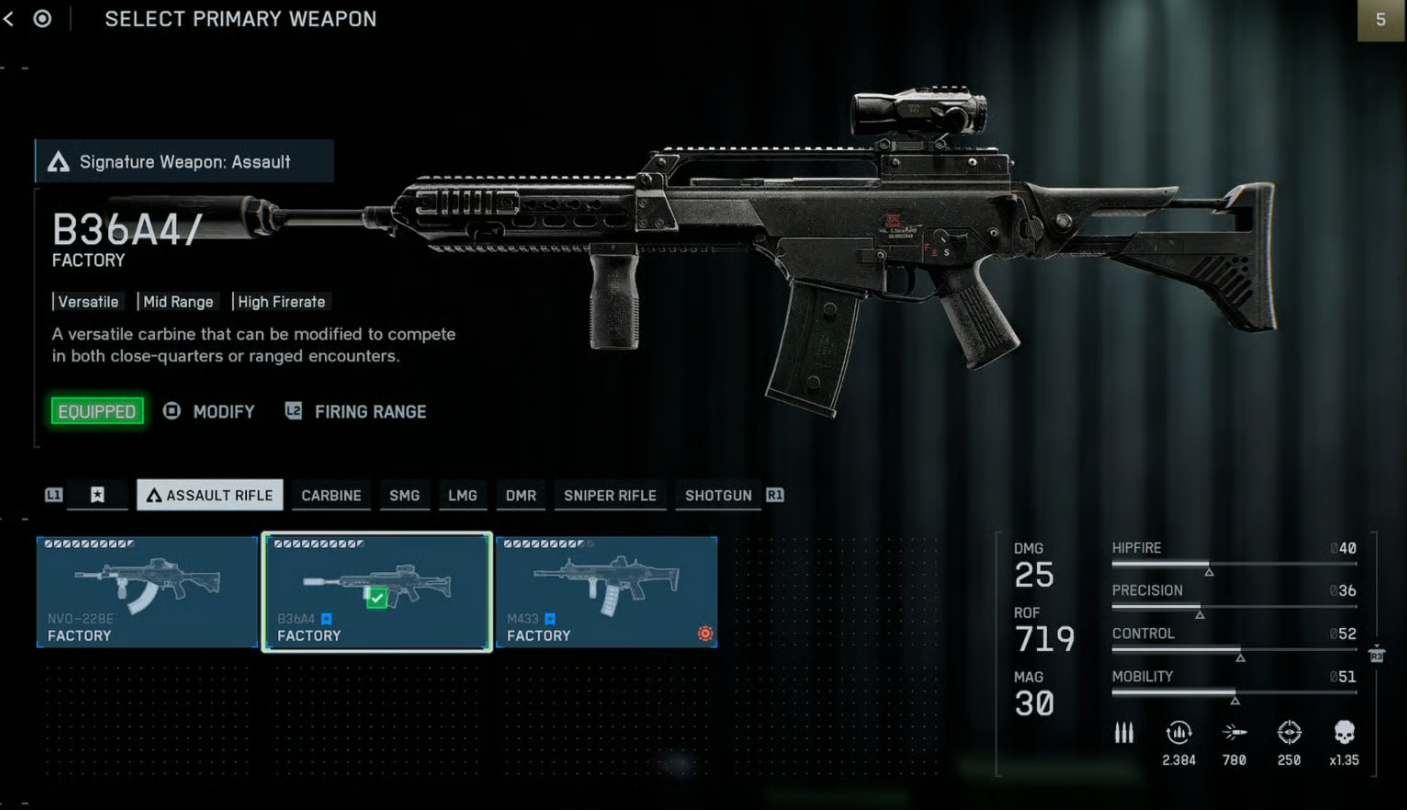Select the SMG tab
The width and height of the screenshot is (1407, 810).
pos(404,495)
